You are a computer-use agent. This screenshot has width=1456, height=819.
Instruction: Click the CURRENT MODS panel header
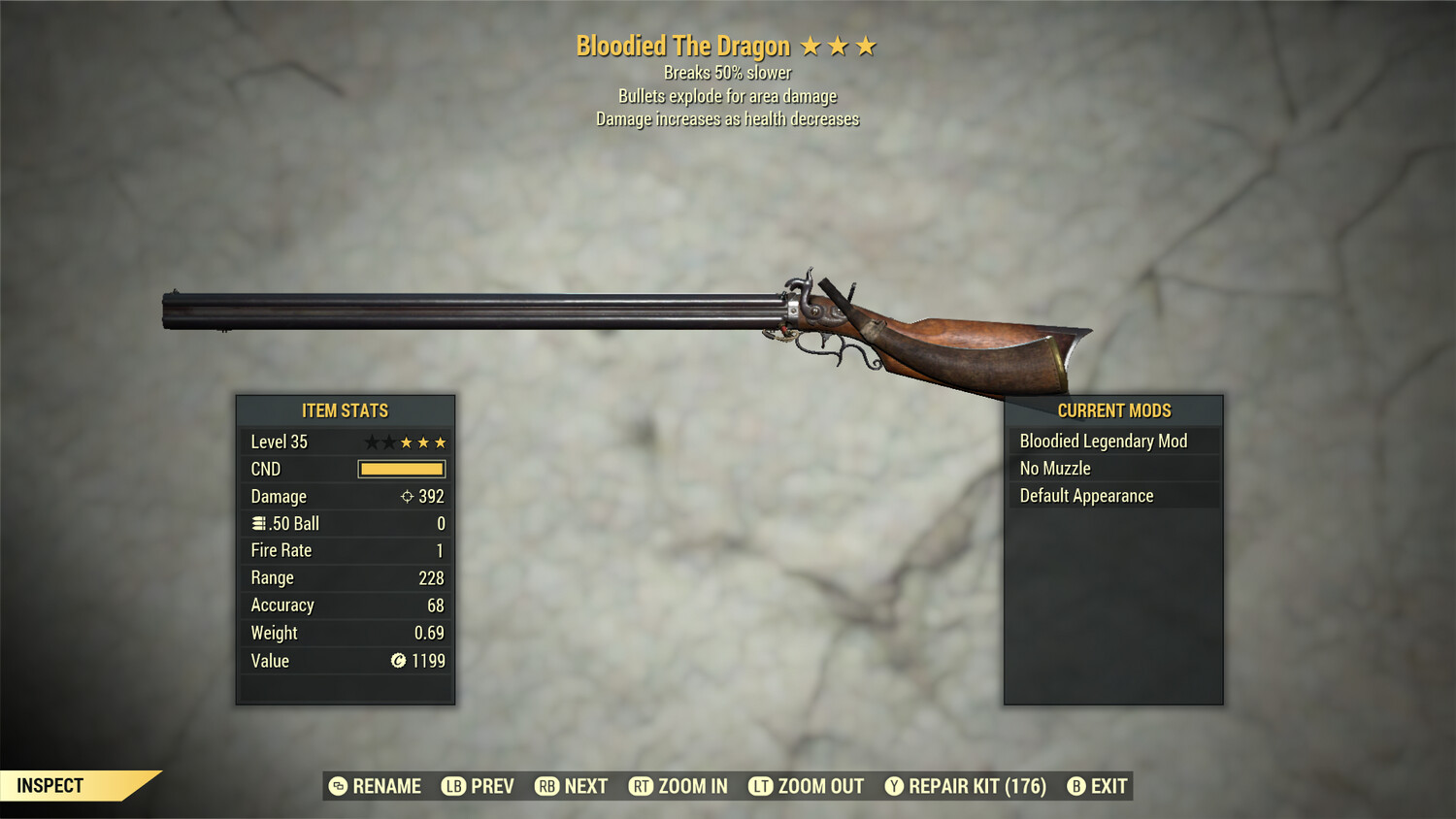pos(1113,409)
